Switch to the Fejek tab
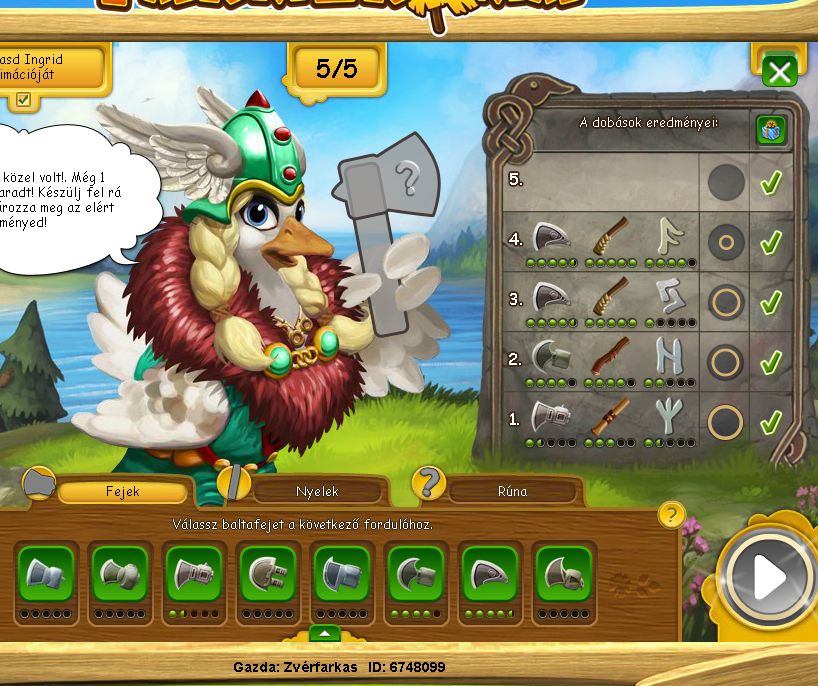Viewport: 818px width, 686px height. click(x=122, y=491)
